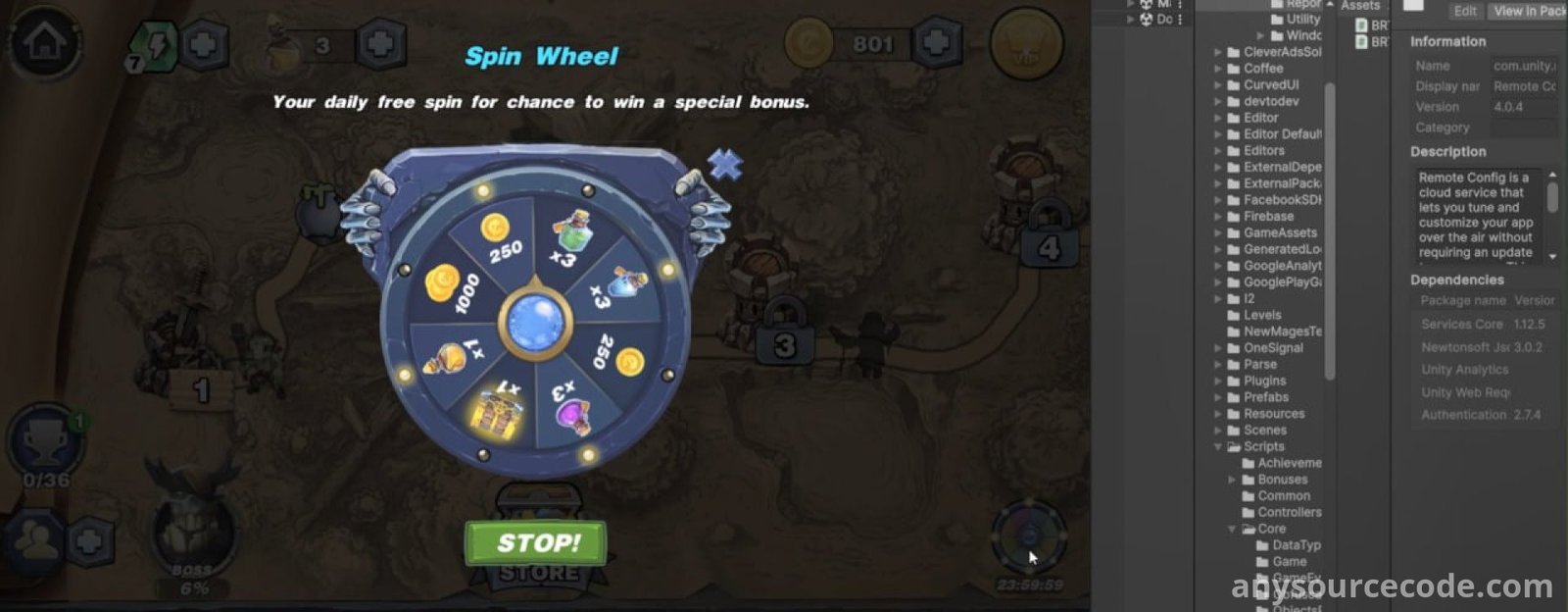Stop the spinning wheel with STOP! button
Image resolution: width=1568 pixels, height=612 pixels.
535,542
